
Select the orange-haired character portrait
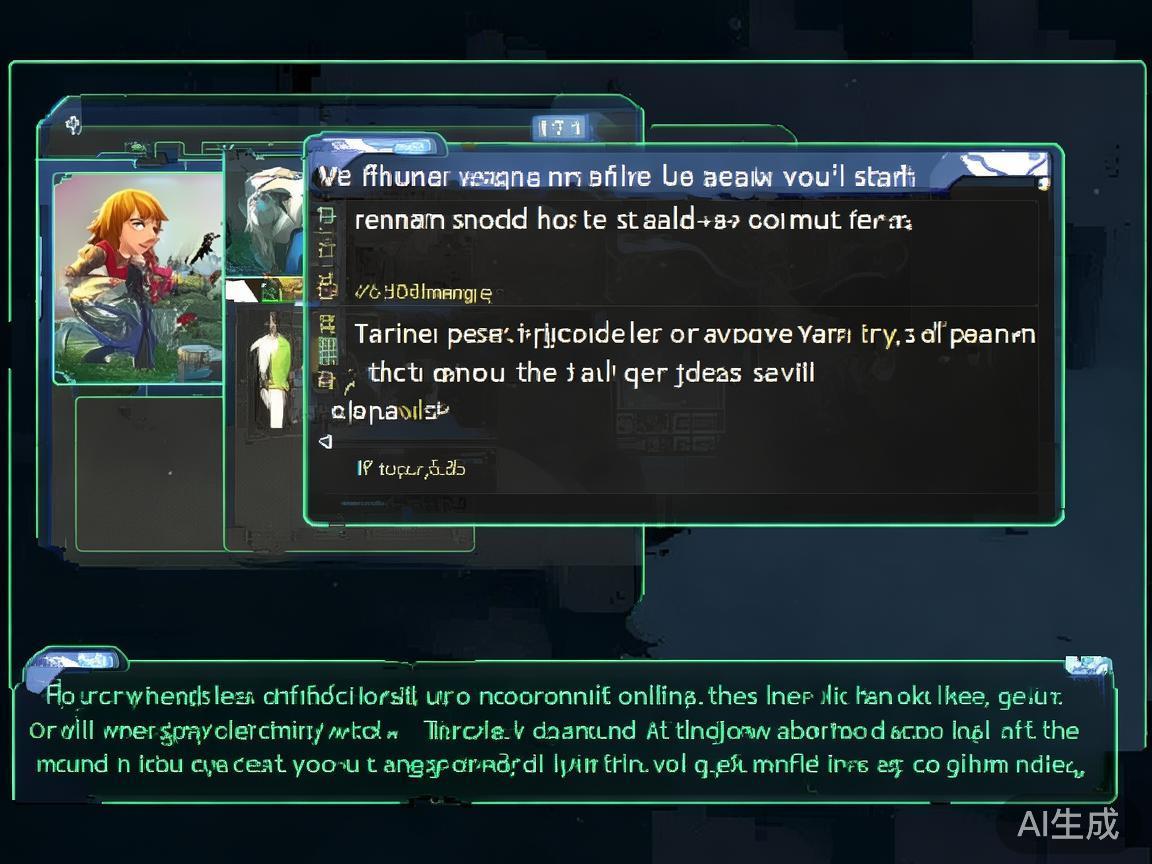pos(138,277)
